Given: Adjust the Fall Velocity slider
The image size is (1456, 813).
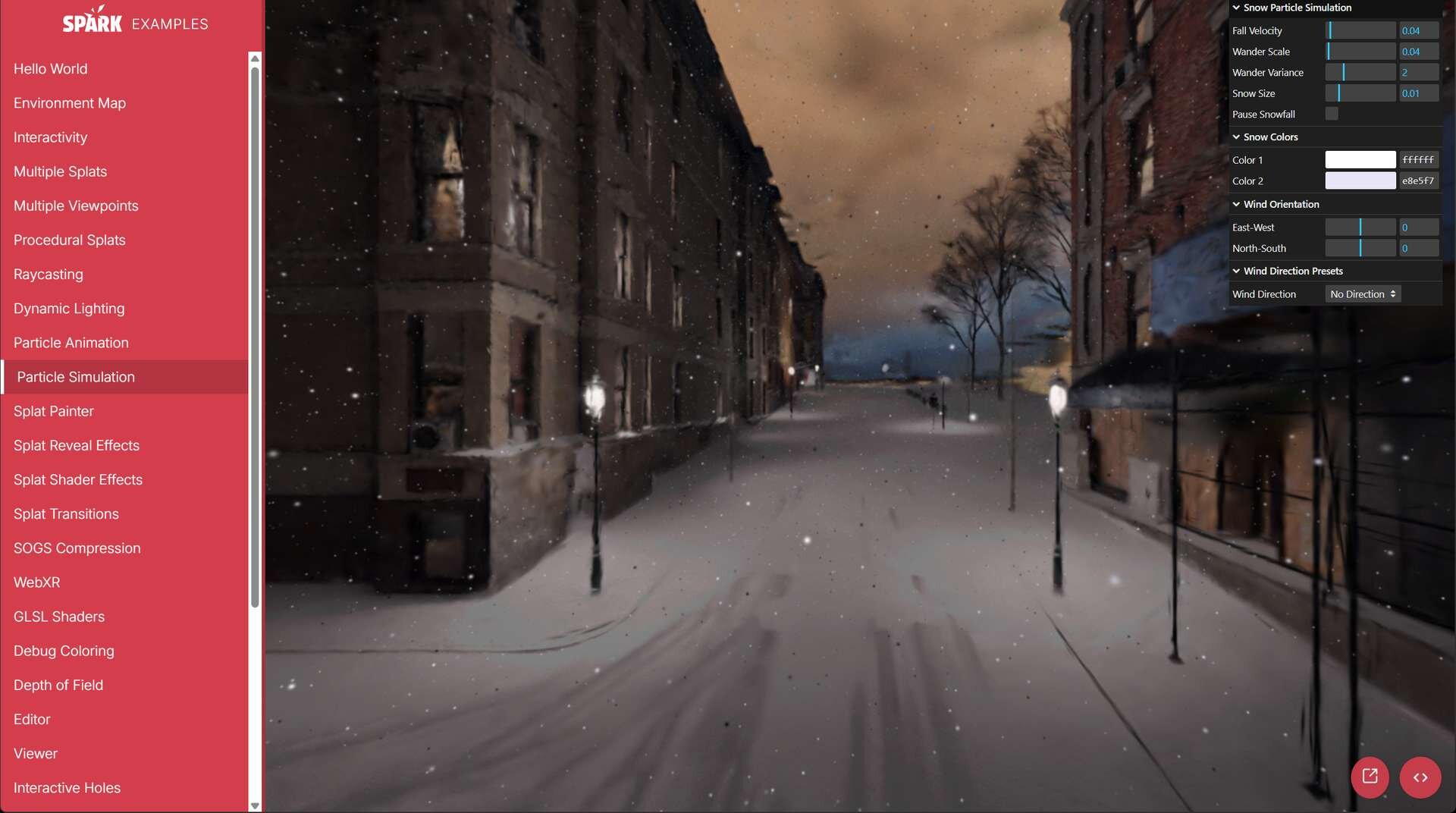Looking at the screenshot, I should point(1360,31).
